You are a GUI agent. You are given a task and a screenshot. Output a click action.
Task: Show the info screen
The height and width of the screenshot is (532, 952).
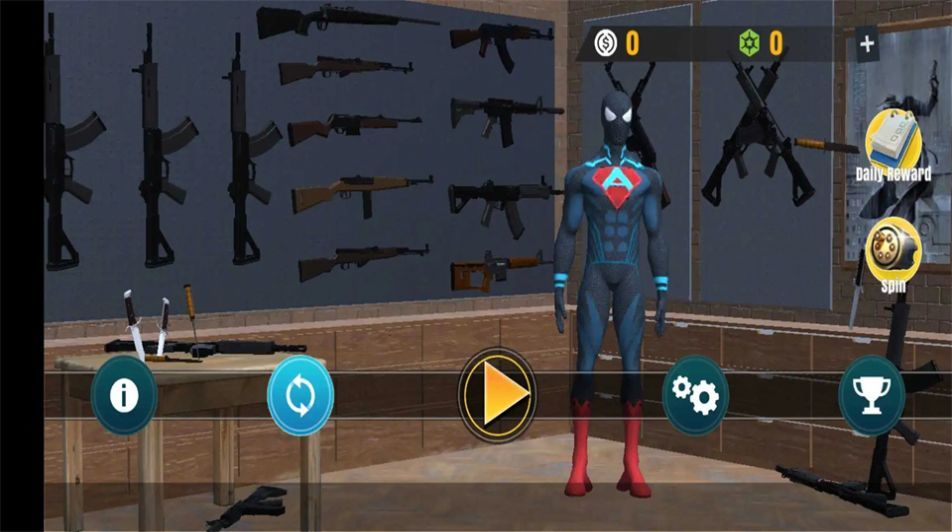(124, 395)
